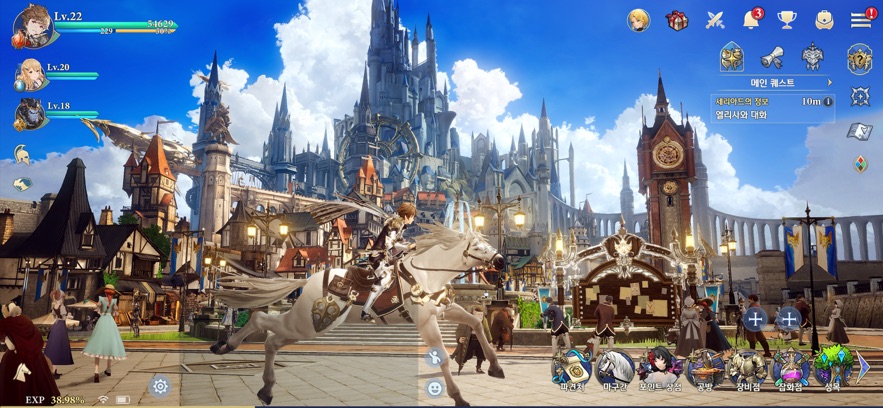
Task: Open the trophy achievements icon
Action: [787, 20]
